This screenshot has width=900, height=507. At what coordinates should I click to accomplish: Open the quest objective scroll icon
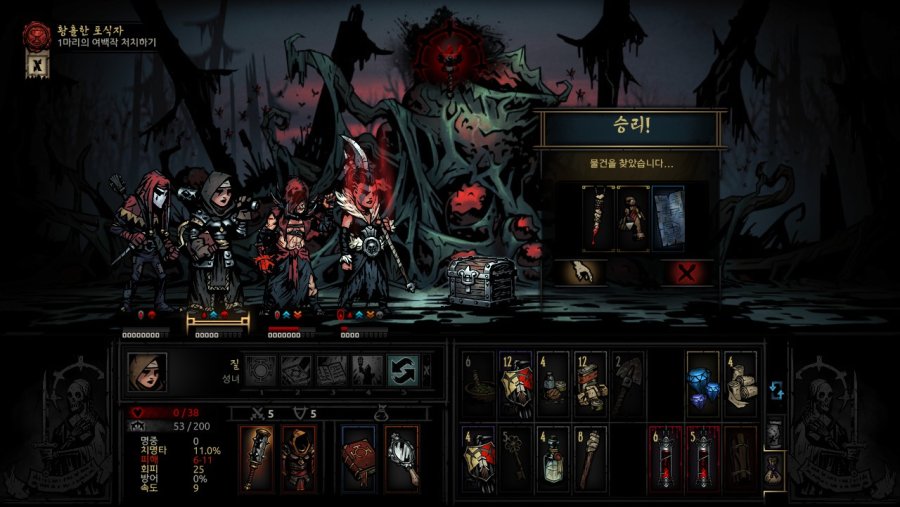(35, 64)
